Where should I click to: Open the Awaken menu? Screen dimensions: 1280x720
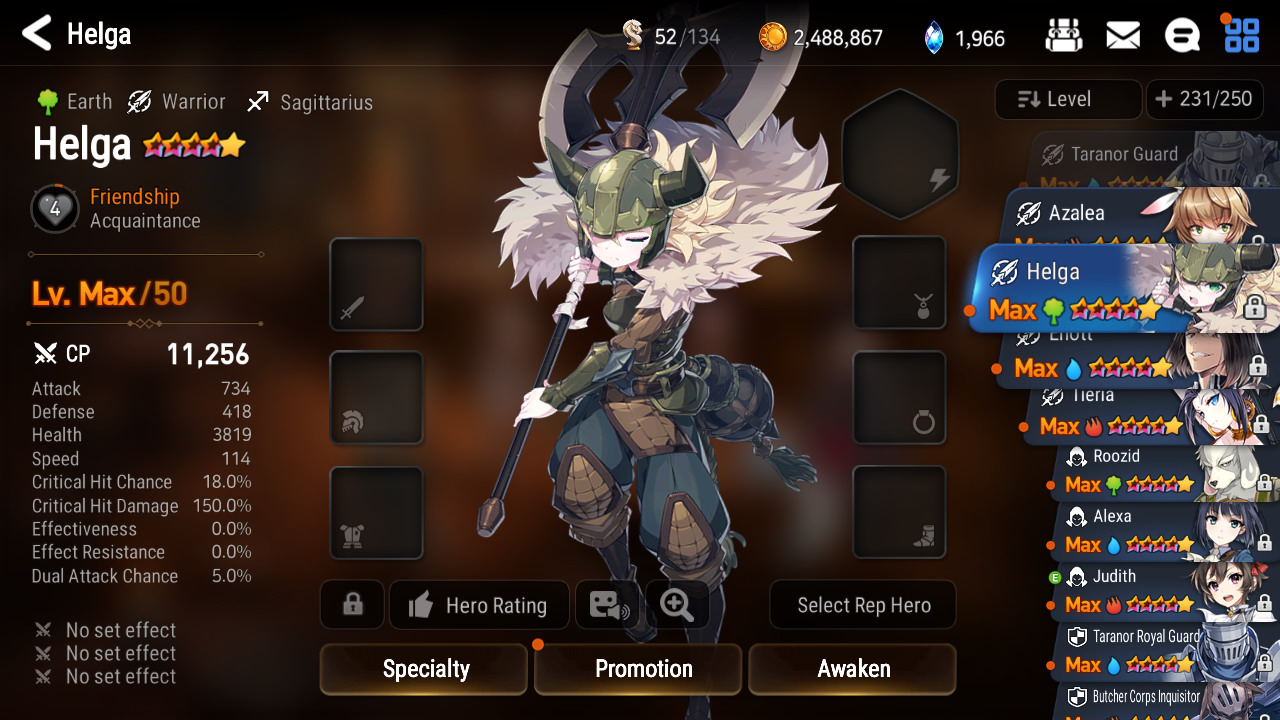(x=852, y=669)
